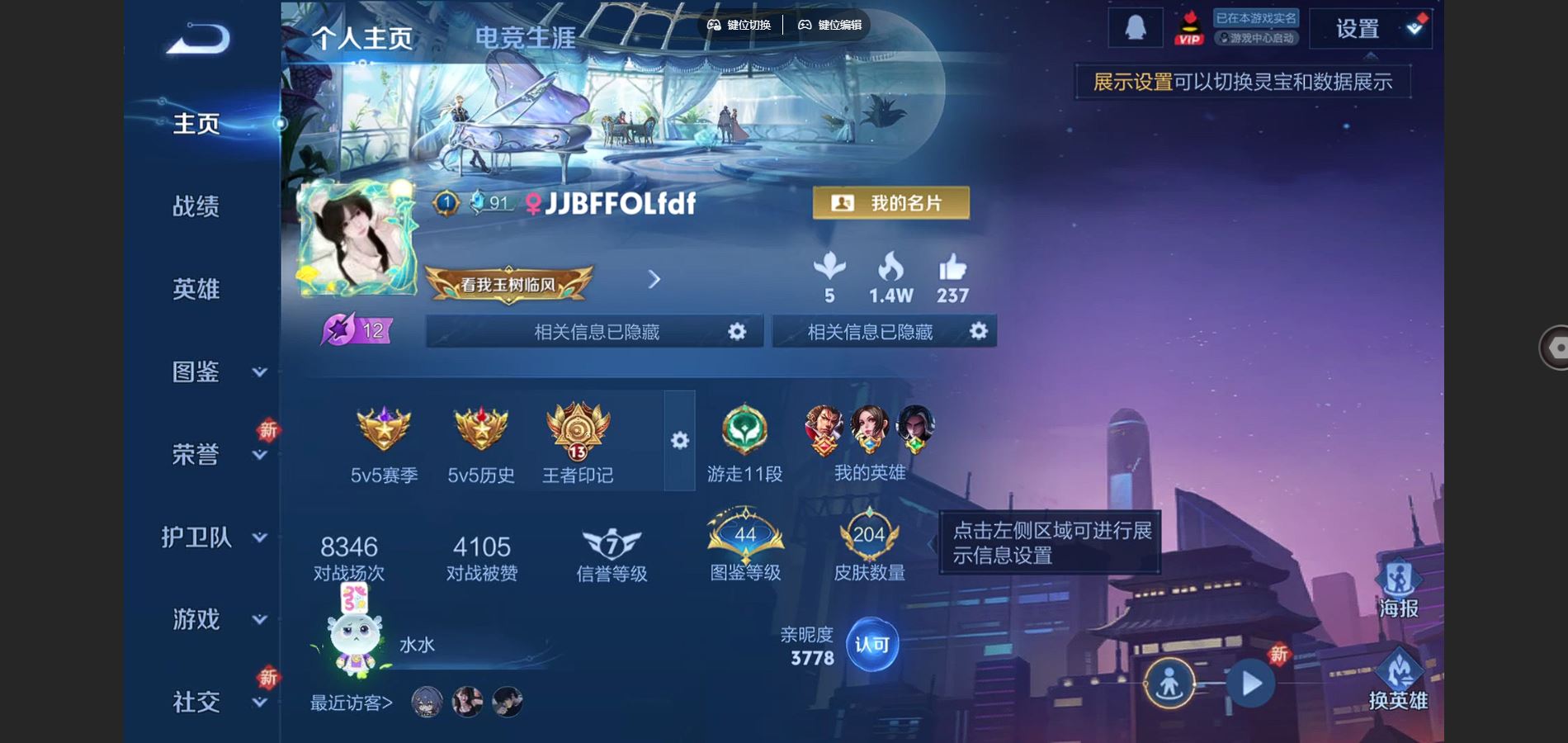
Task: Open 最近访客 recent visitors list
Action: tap(351, 703)
